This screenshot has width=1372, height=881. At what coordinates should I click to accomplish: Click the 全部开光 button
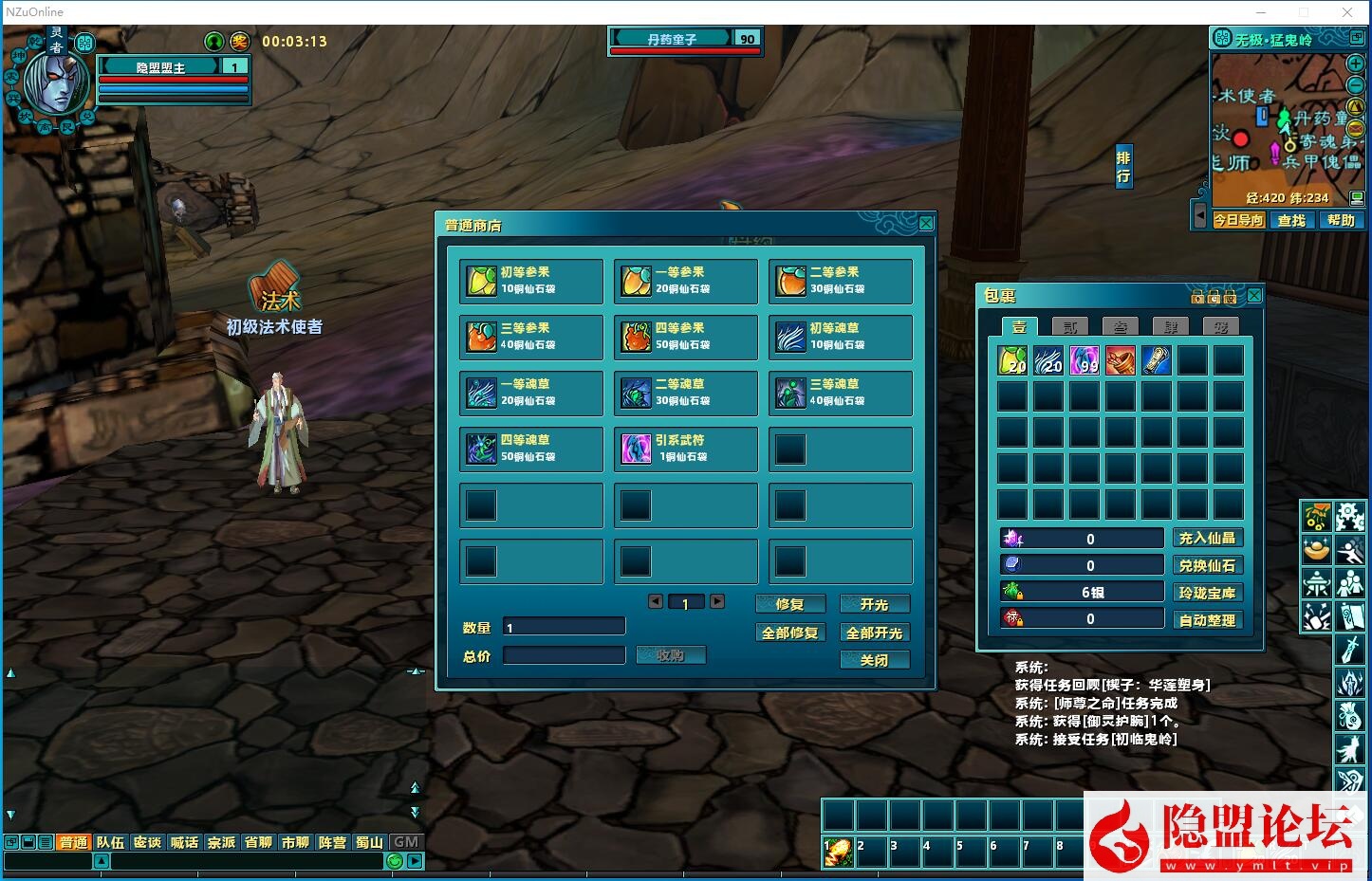coord(874,633)
